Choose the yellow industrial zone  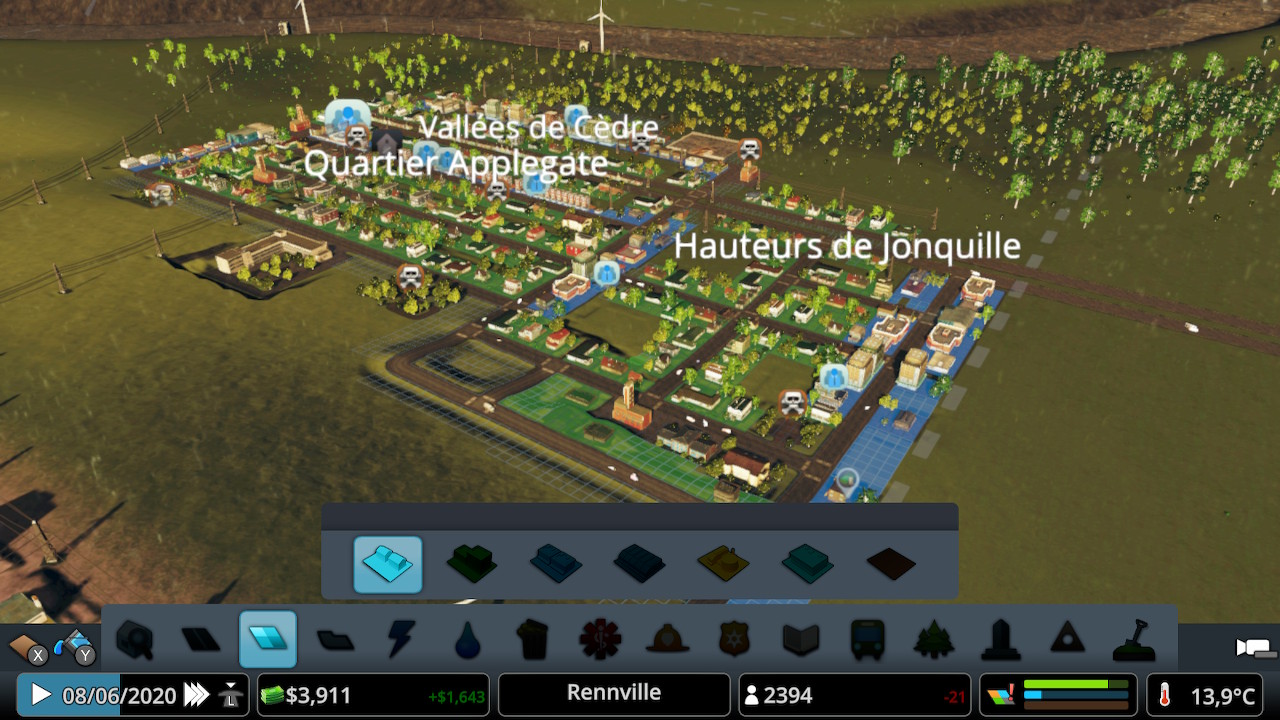tap(723, 565)
